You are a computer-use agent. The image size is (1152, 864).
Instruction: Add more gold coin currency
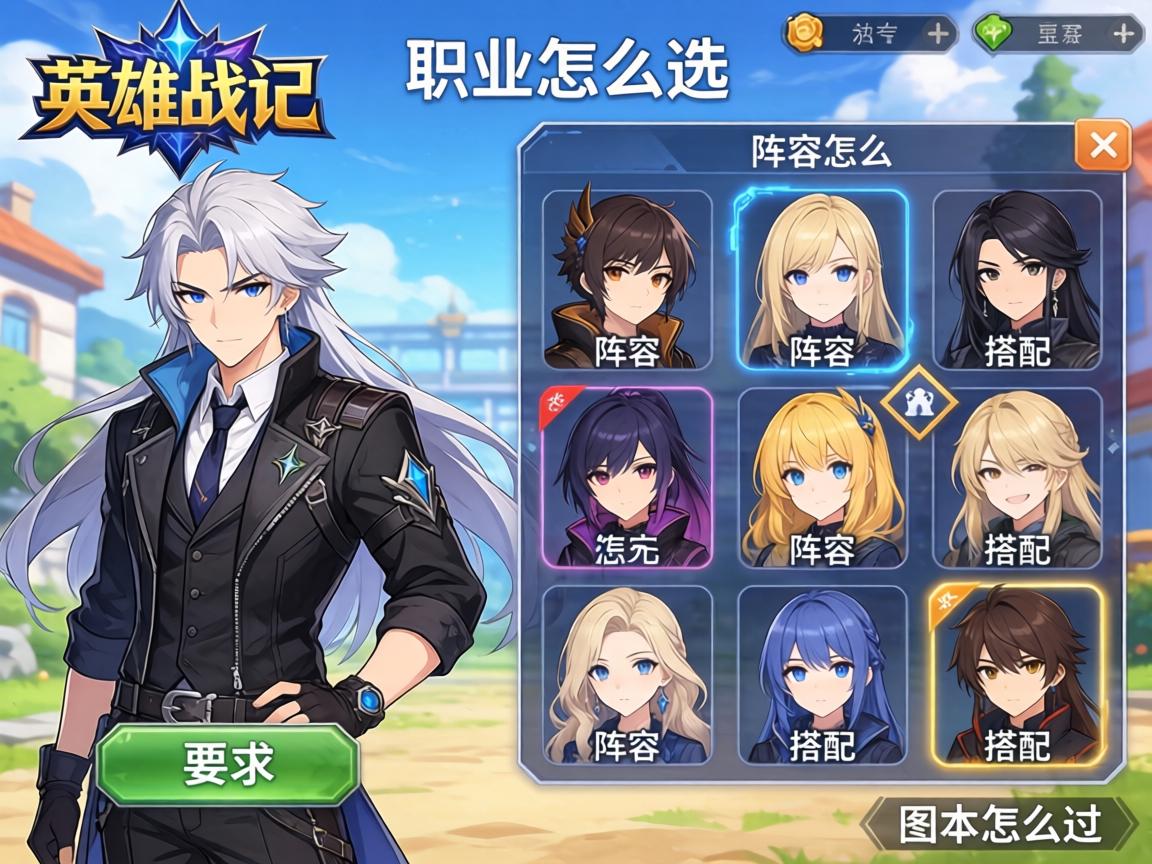pos(938,34)
